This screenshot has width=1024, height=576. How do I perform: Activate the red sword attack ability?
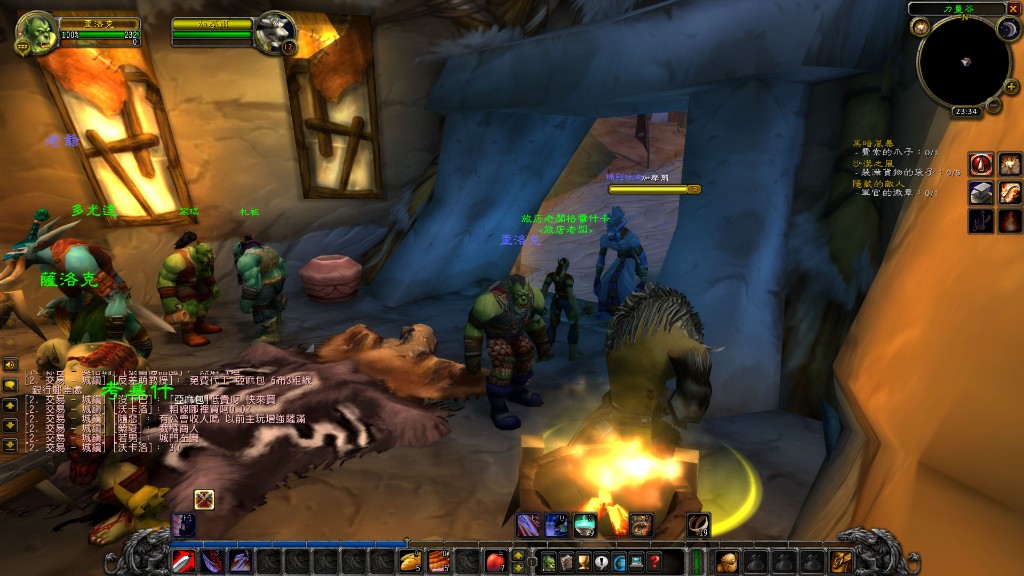click(183, 561)
